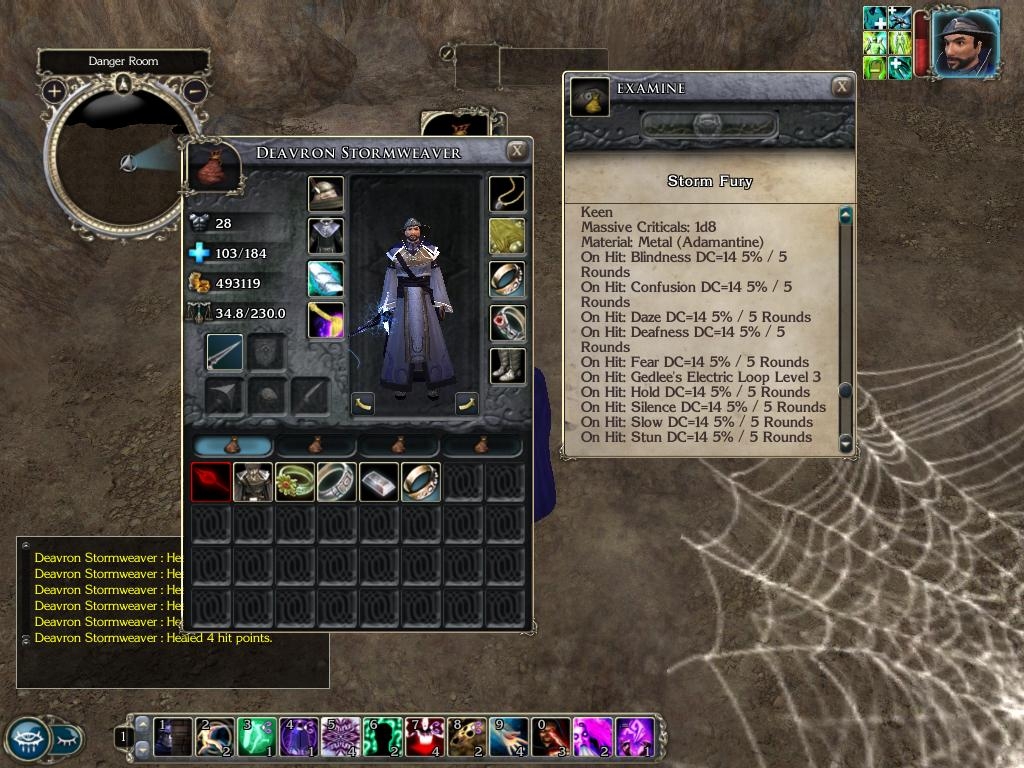Choose the red-highlighted item in first bag slot
This screenshot has height=768, width=1024.
coord(211,482)
